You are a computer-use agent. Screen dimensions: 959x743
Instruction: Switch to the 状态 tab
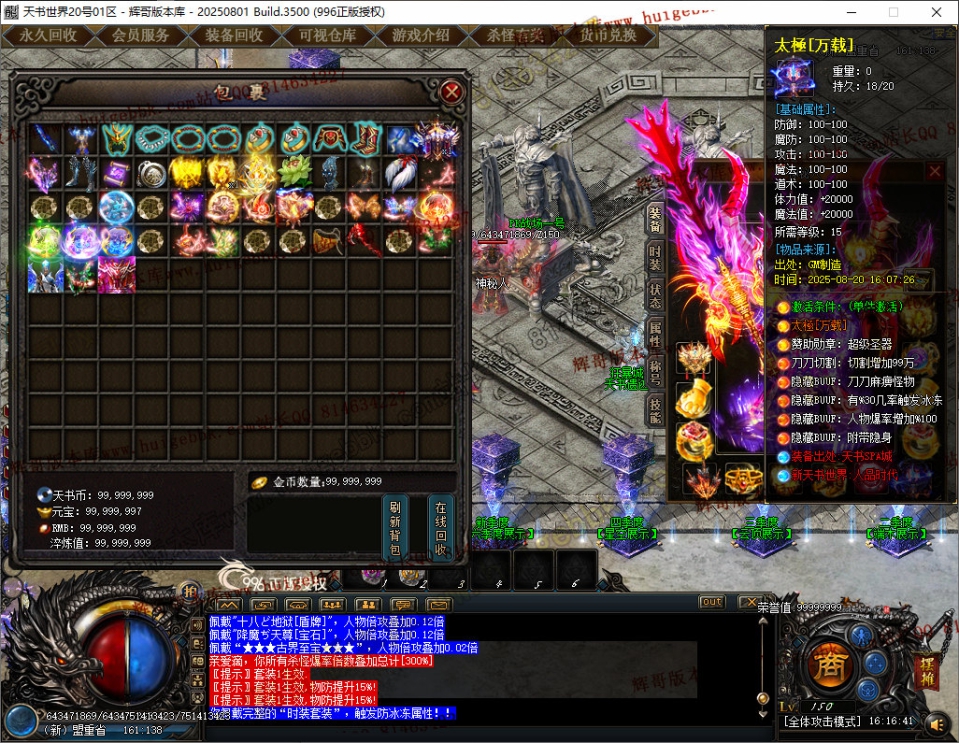[655, 295]
